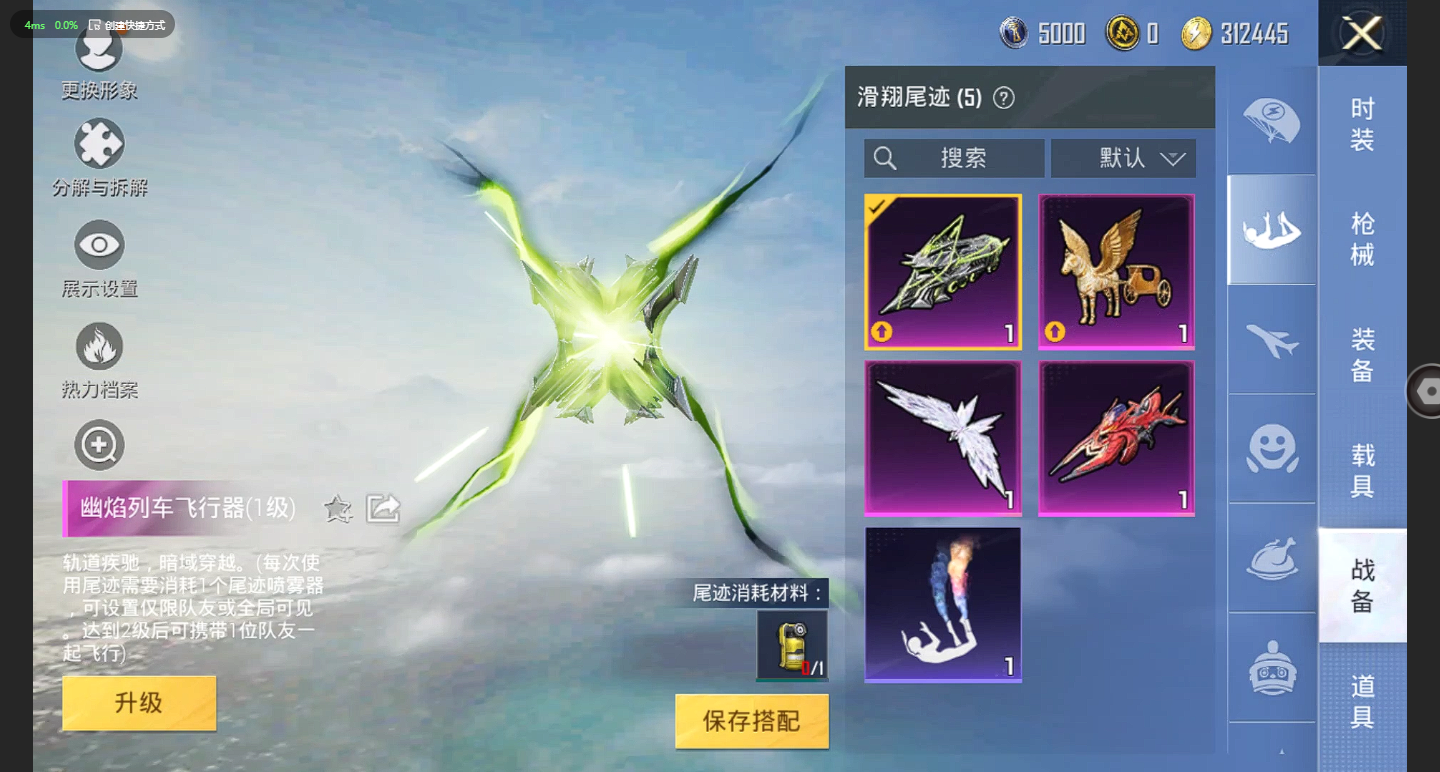
Task: Switch to the 载具 vehicles tab
Action: pyautogui.click(x=1362, y=471)
